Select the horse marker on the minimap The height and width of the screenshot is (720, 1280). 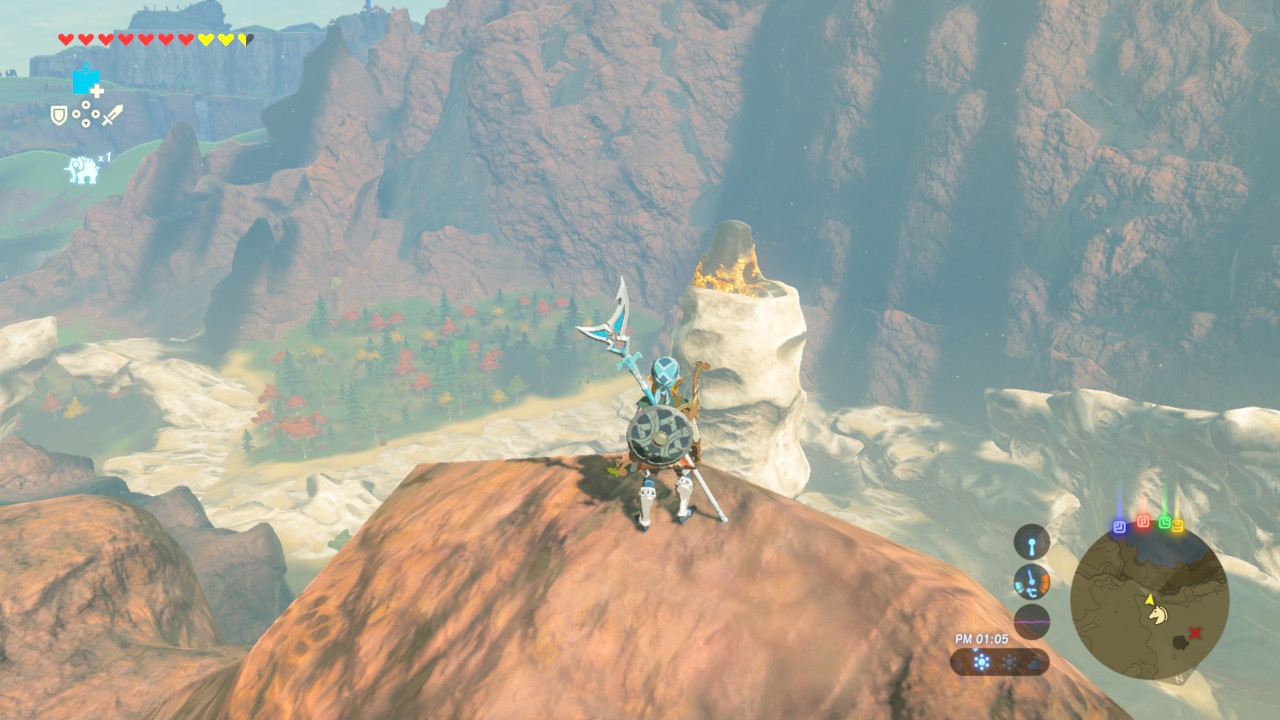click(1157, 613)
